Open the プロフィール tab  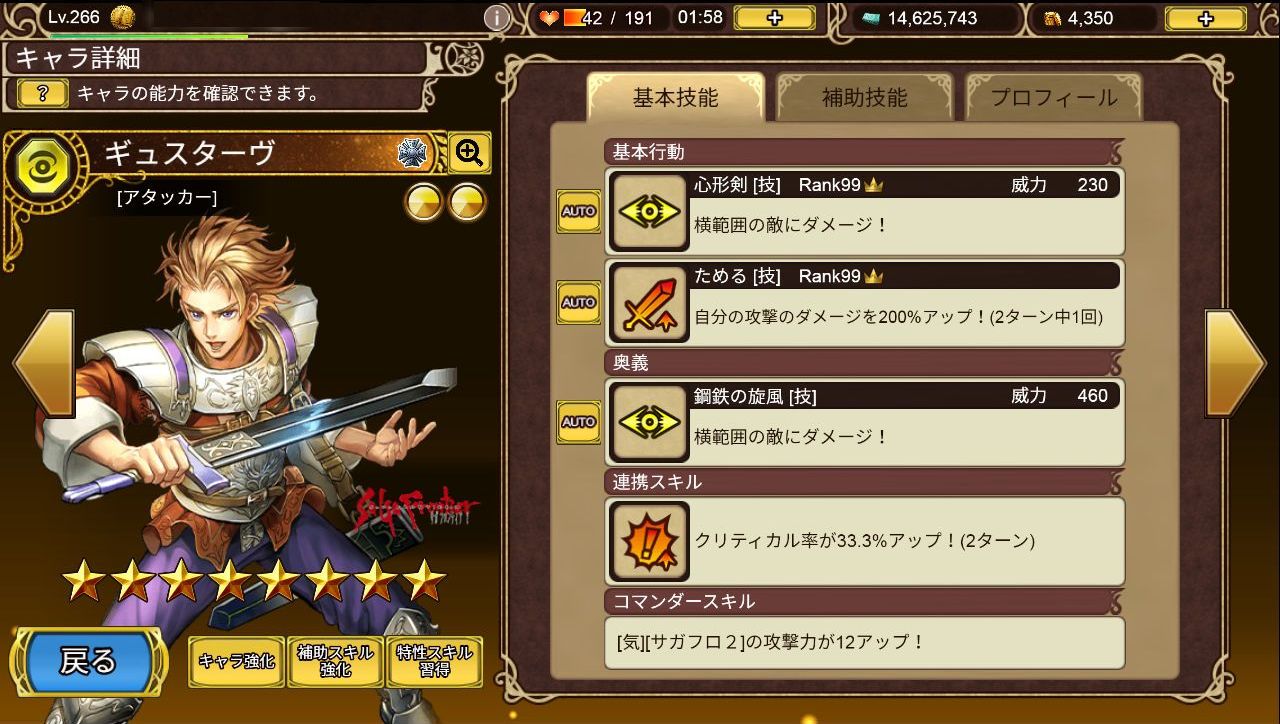(x=1053, y=98)
